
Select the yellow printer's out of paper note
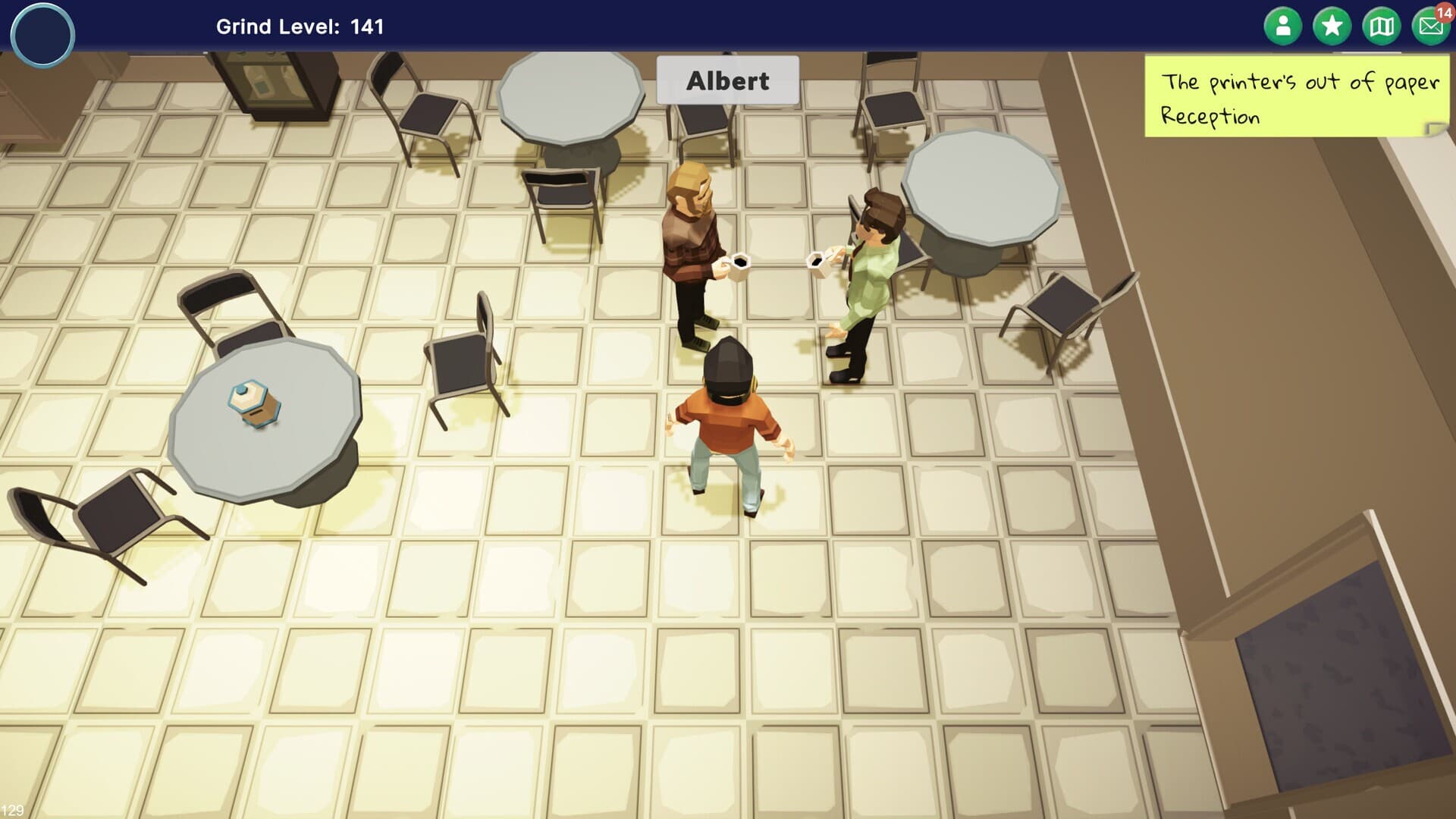(1296, 98)
